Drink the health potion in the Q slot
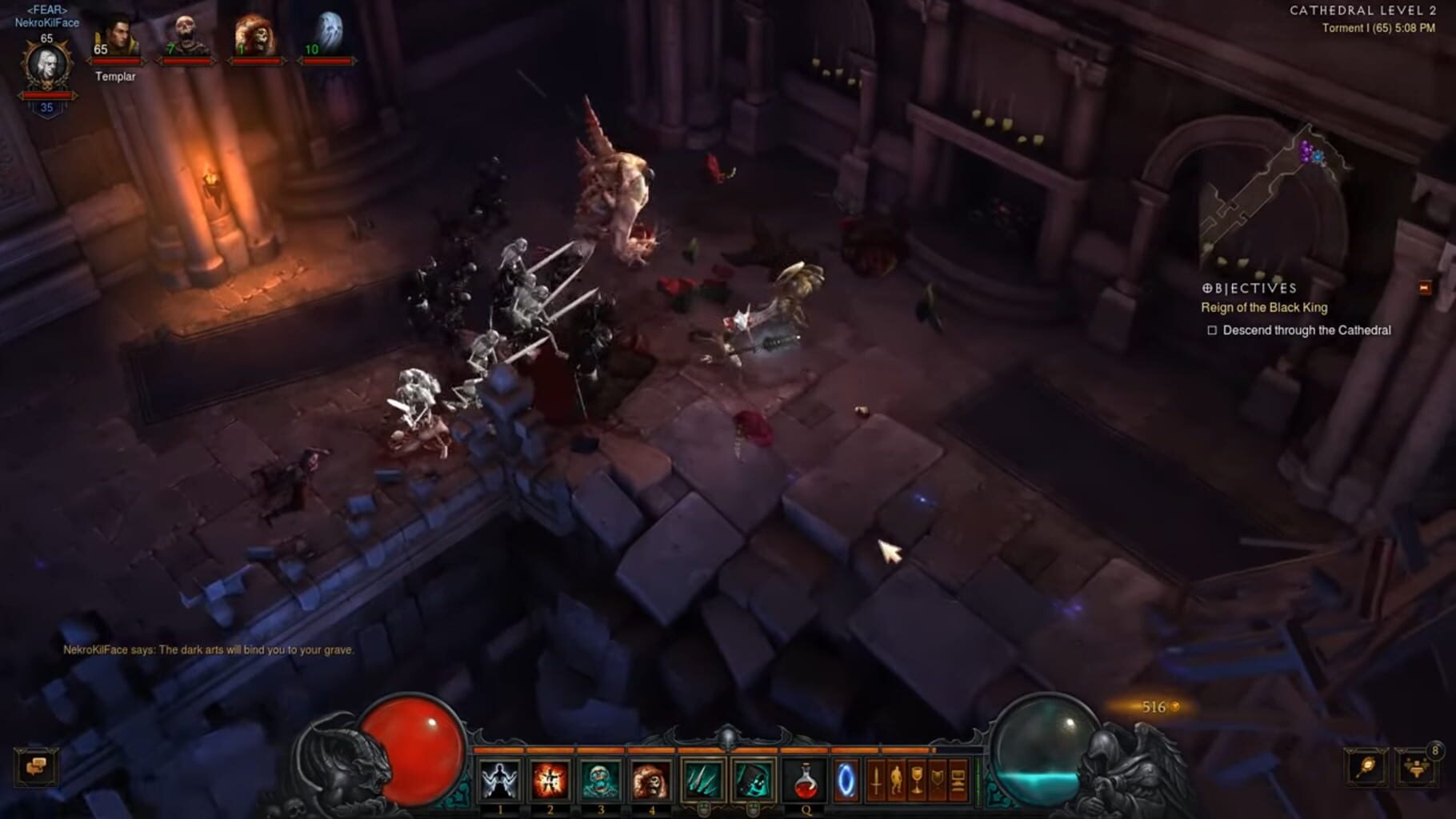 tap(805, 780)
